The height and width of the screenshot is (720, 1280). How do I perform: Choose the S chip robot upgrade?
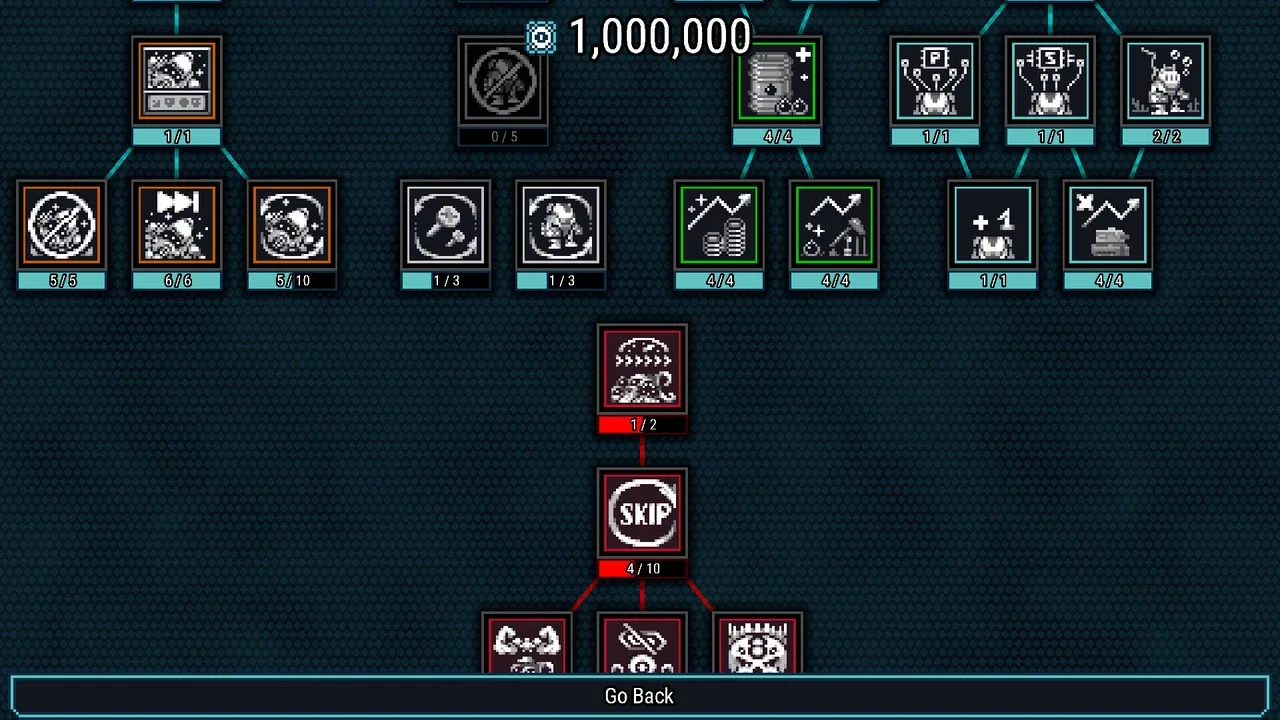point(1050,82)
